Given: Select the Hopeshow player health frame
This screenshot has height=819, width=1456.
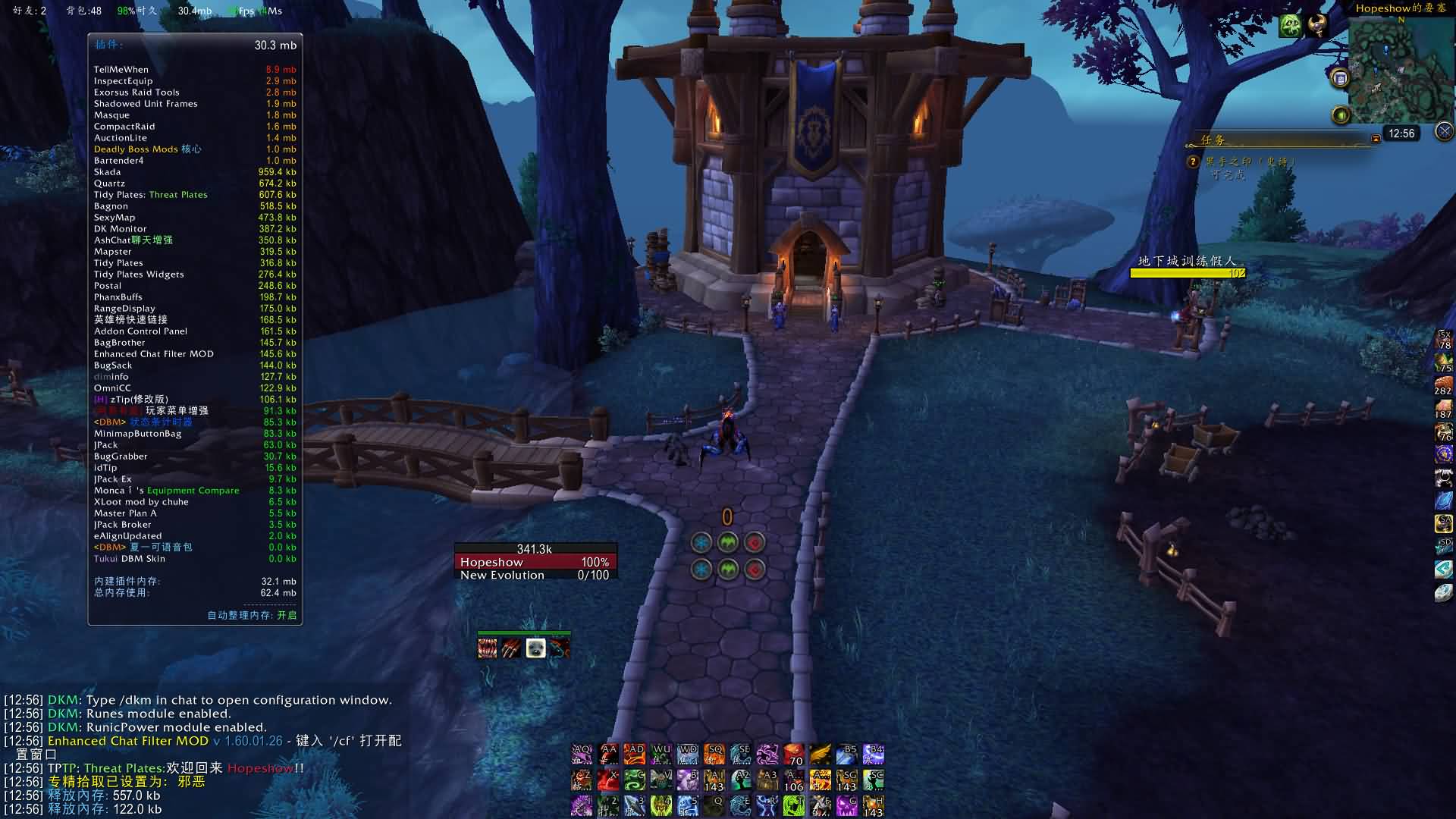Looking at the screenshot, I should [x=535, y=562].
